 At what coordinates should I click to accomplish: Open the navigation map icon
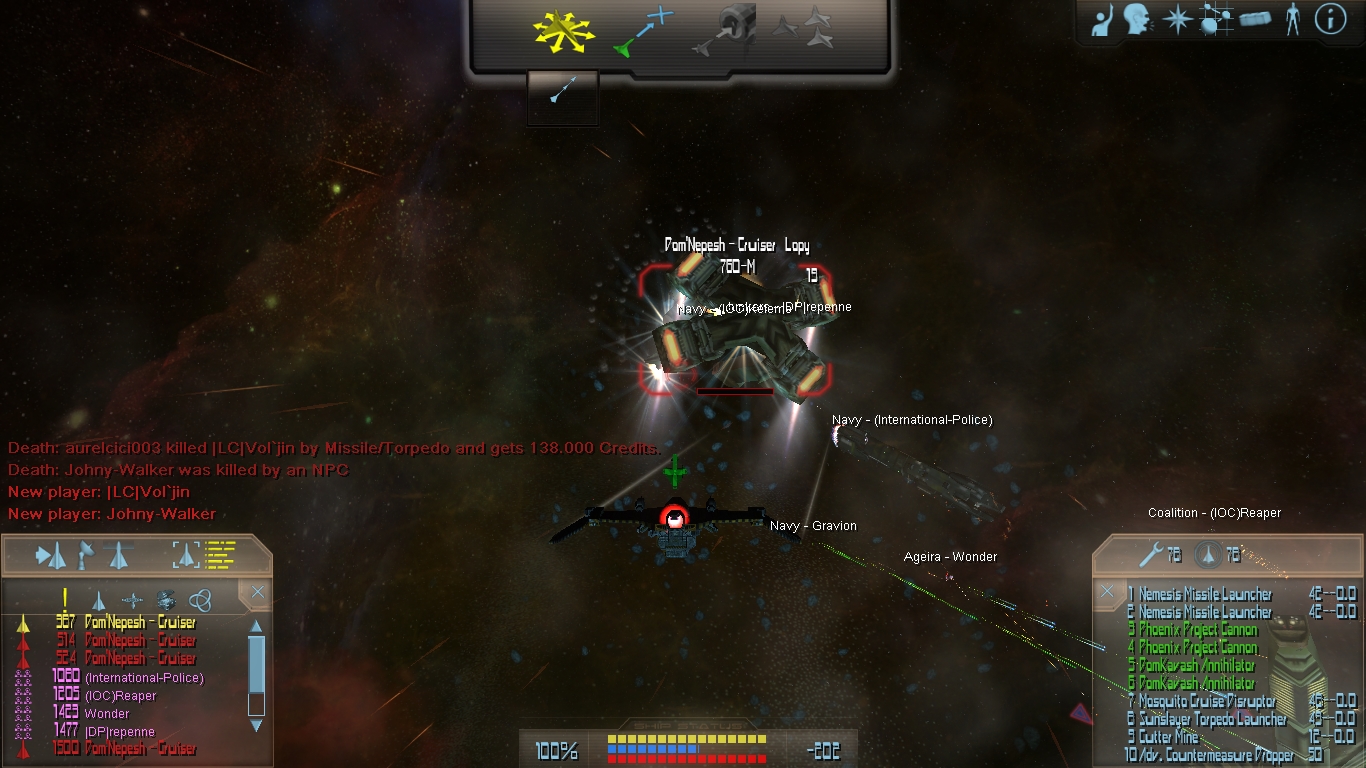1216,20
